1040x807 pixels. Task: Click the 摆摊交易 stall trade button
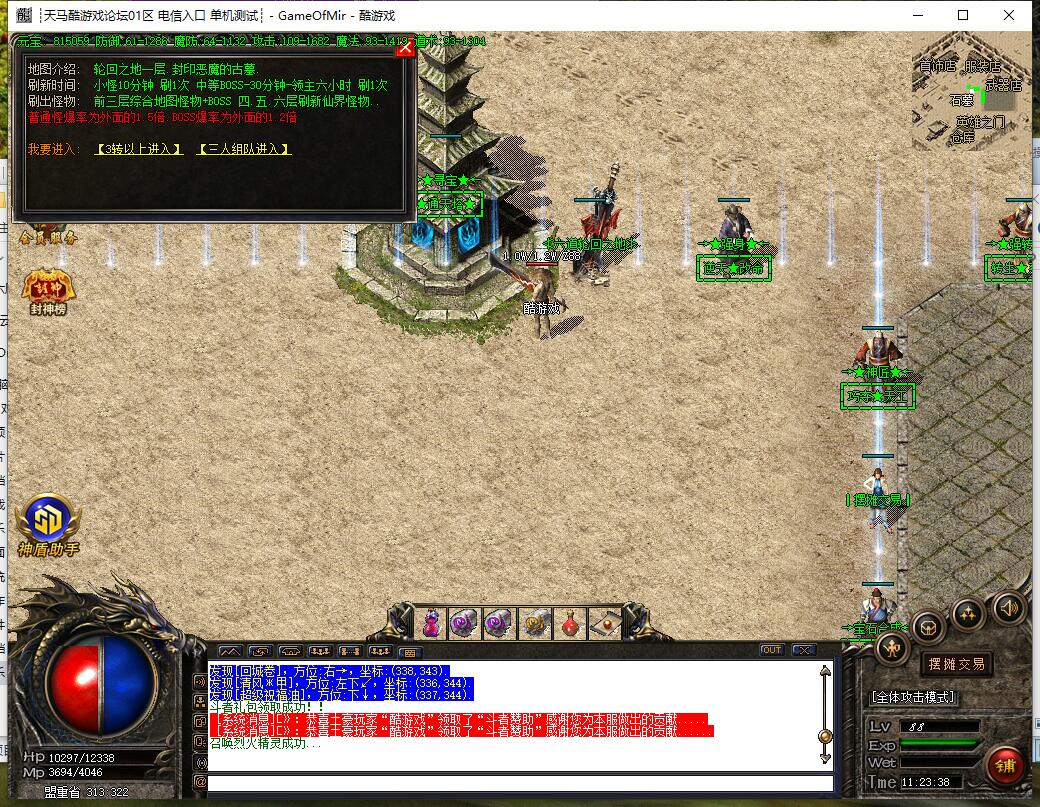click(956, 664)
